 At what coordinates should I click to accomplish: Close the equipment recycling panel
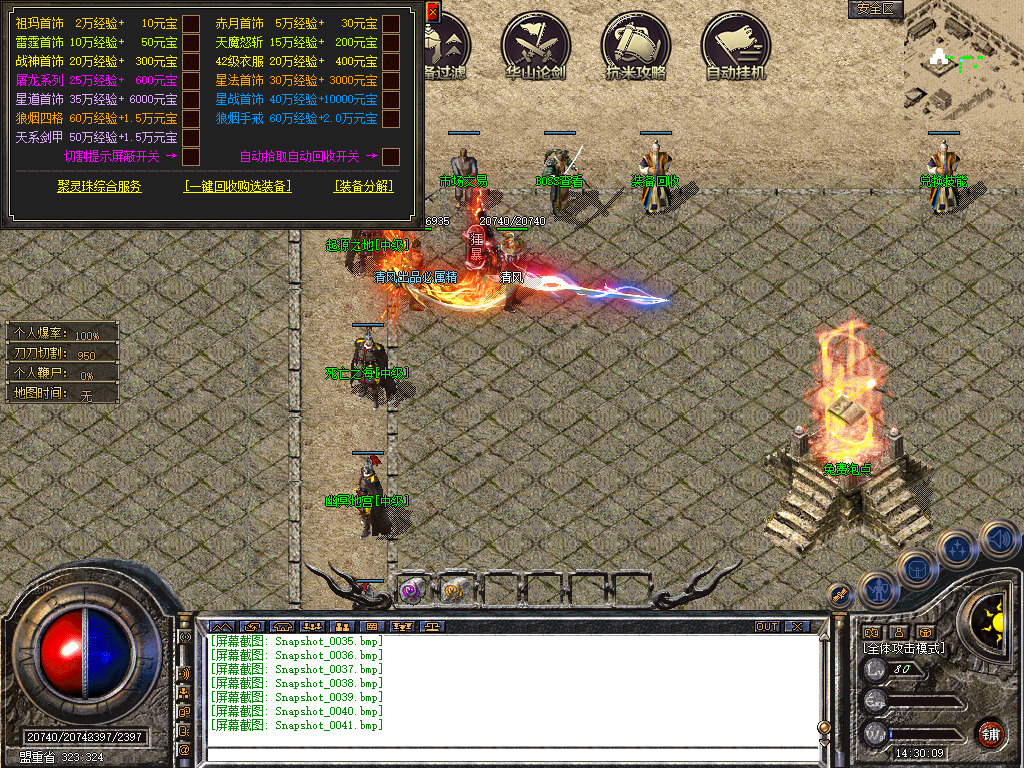[432, 11]
